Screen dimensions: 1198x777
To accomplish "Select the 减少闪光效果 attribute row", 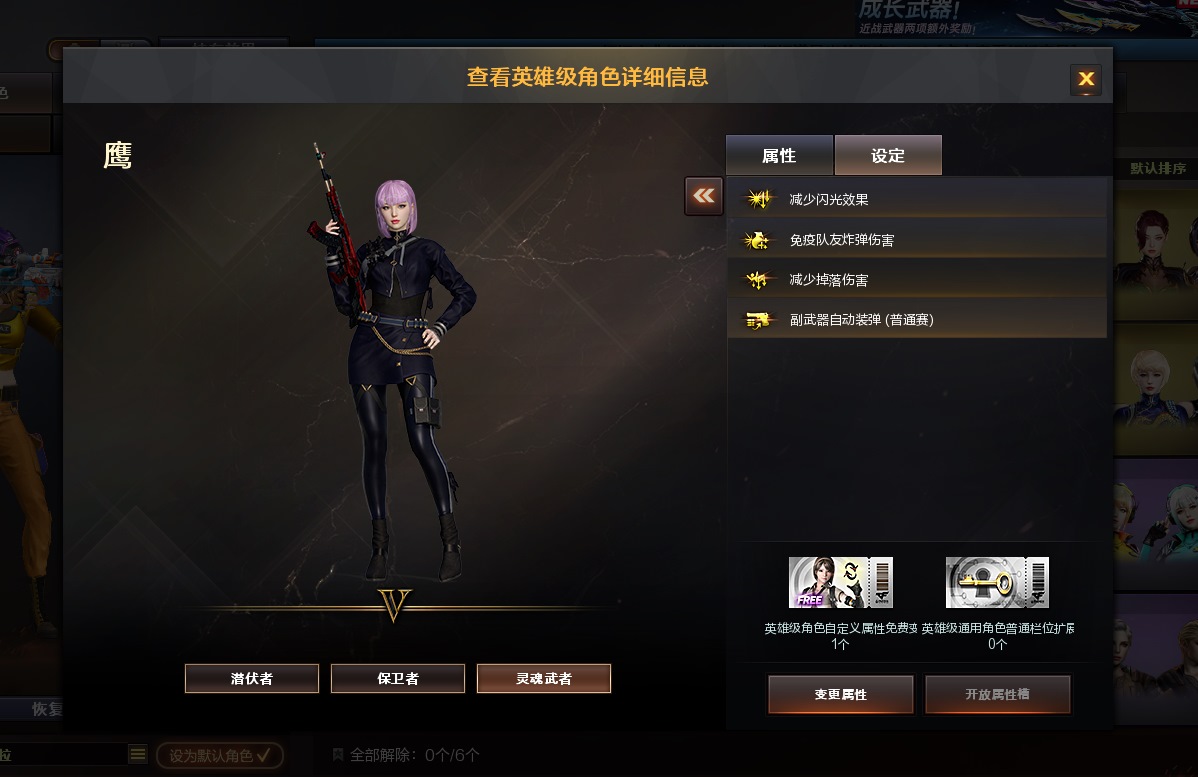I will point(916,200).
